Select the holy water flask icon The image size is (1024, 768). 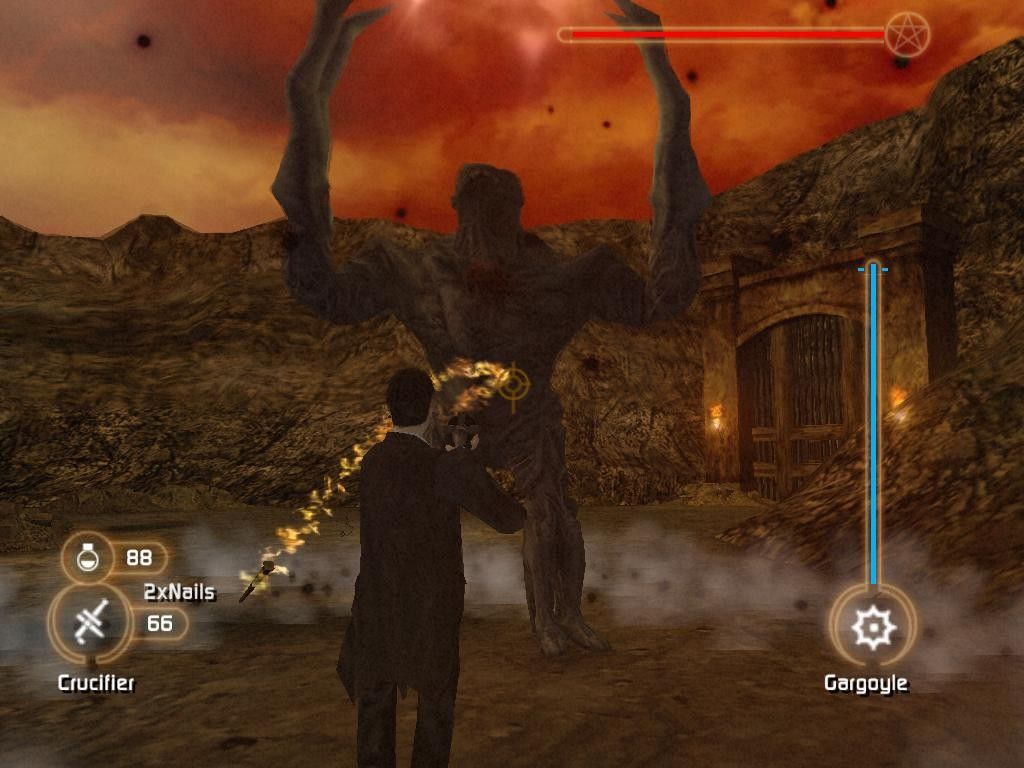[x=87, y=557]
